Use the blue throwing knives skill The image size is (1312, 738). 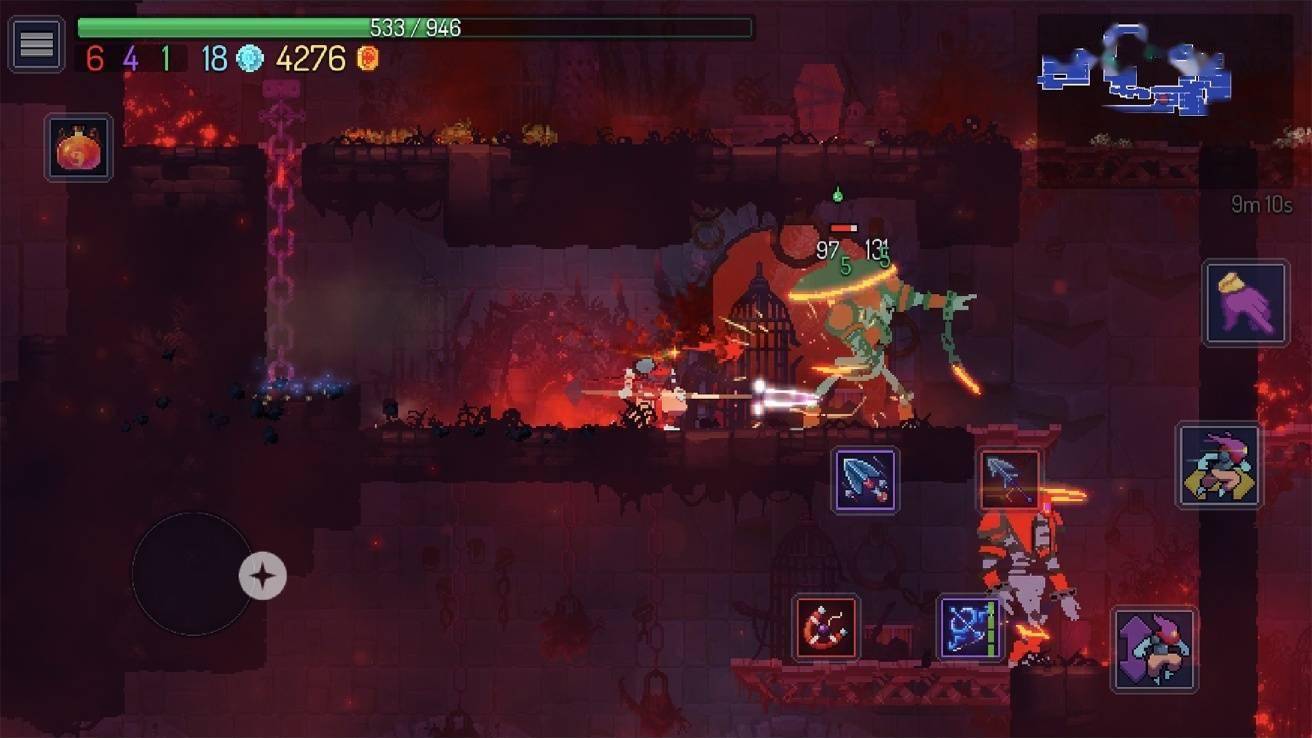865,480
